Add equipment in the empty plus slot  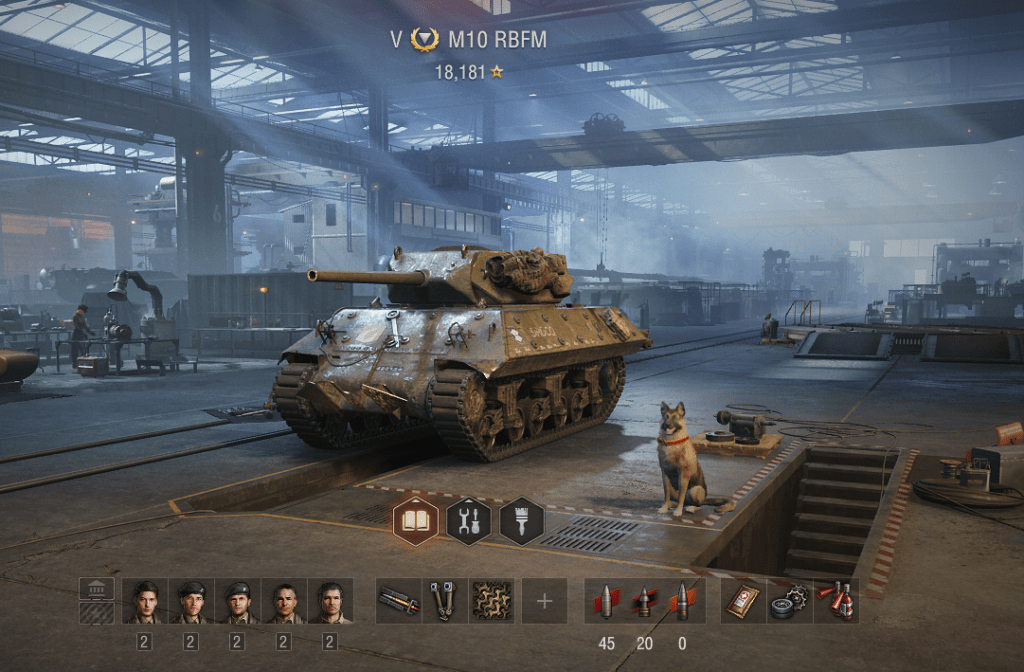coord(544,601)
